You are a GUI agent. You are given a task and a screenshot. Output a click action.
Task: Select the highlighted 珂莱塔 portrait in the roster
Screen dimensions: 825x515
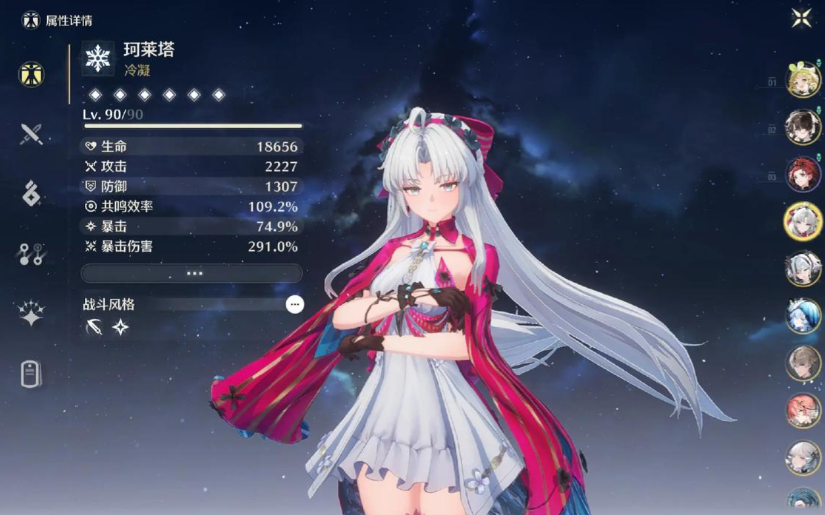coord(803,221)
